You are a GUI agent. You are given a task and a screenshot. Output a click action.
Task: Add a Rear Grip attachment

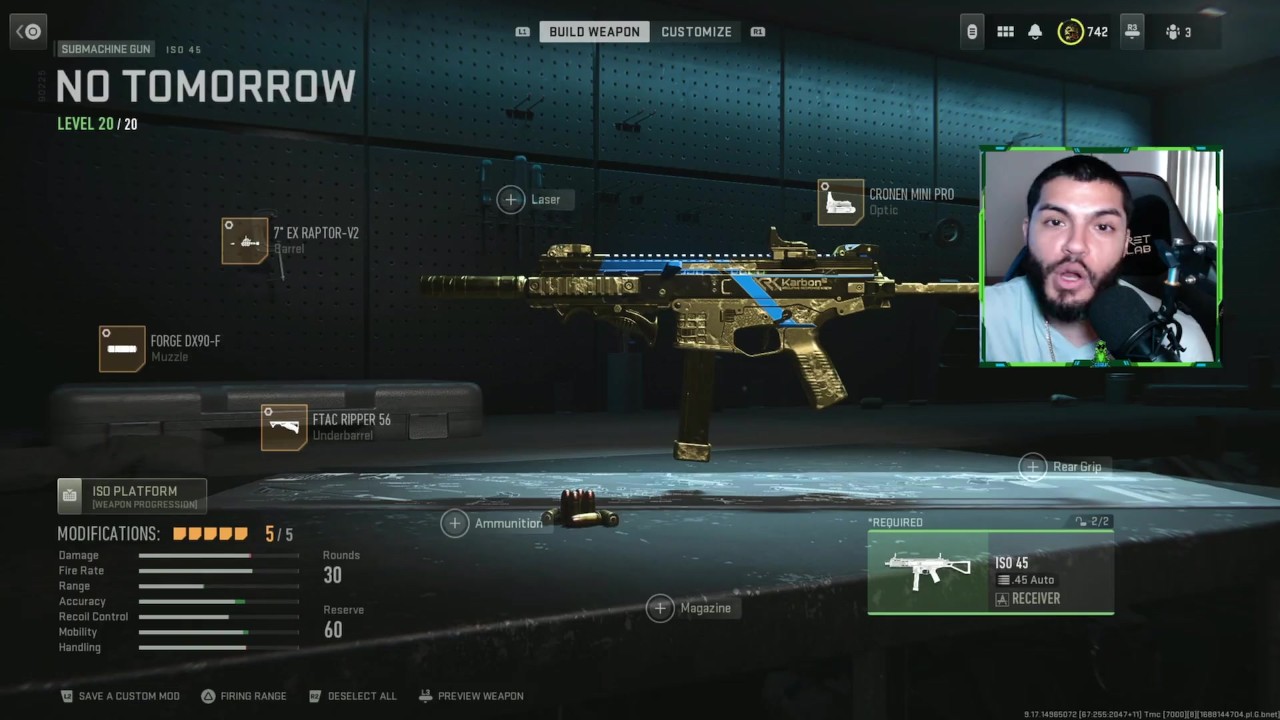click(x=1033, y=467)
